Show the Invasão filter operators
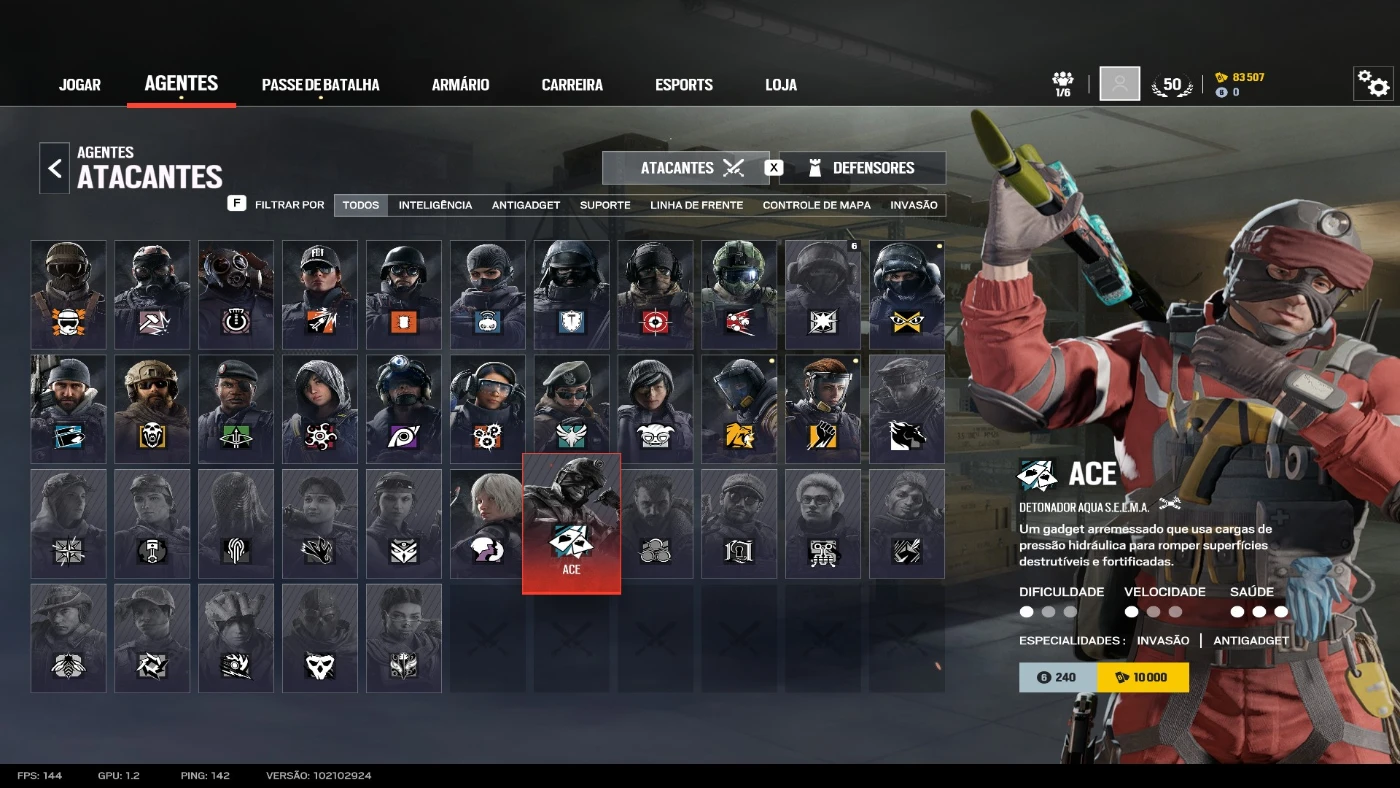Screen dimensions: 1400x788 [914, 205]
